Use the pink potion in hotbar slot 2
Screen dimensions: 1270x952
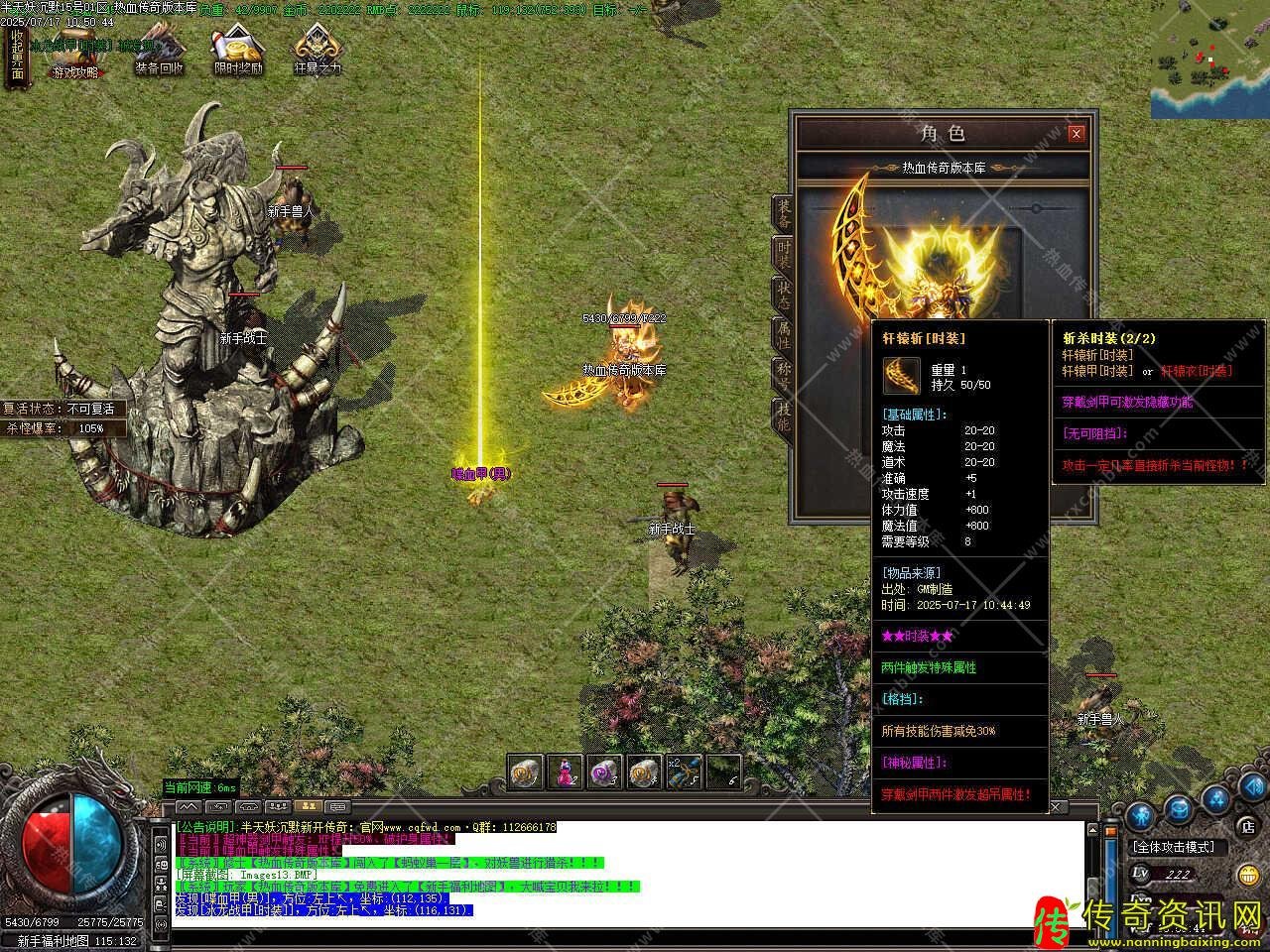coord(565,772)
